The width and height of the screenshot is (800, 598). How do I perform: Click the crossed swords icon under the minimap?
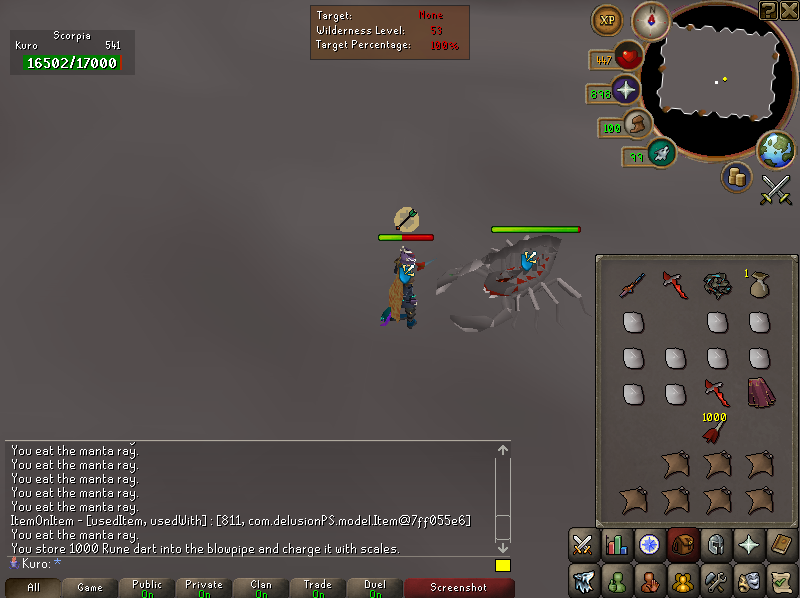(x=776, y=190)
